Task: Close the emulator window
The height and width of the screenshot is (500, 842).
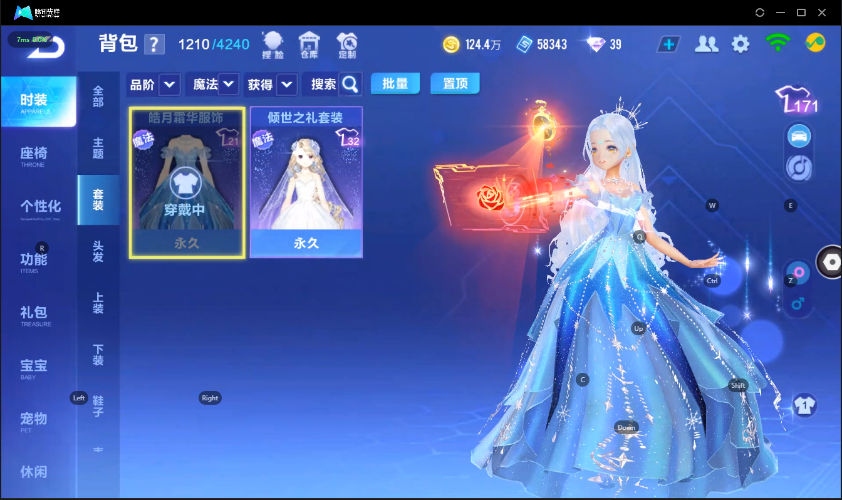Action: point(822,12)
